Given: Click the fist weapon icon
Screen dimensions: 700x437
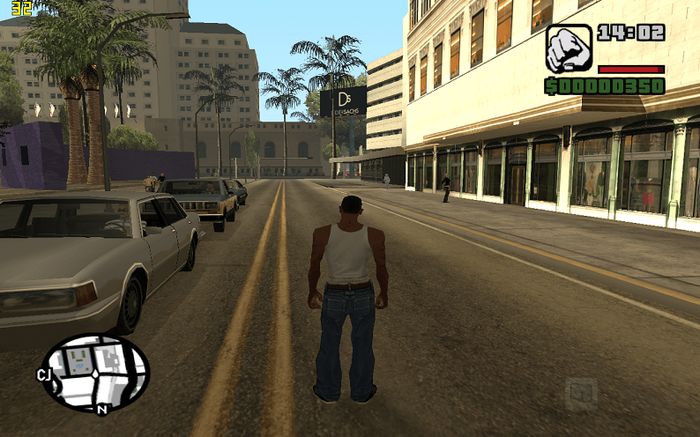Looking at the screenshot, I should (x=568, y=49).
